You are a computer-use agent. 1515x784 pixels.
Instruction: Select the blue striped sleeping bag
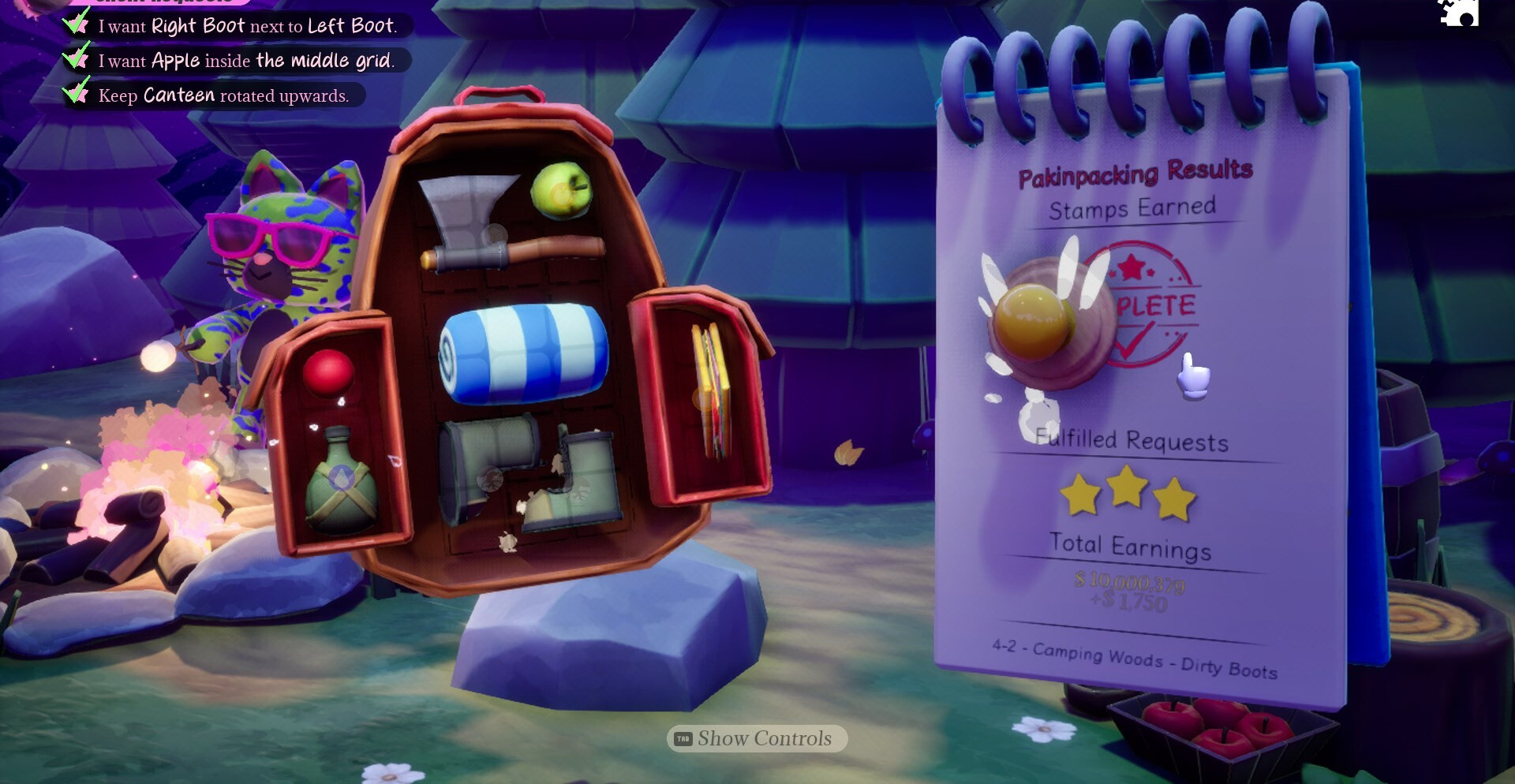(523, 353)
